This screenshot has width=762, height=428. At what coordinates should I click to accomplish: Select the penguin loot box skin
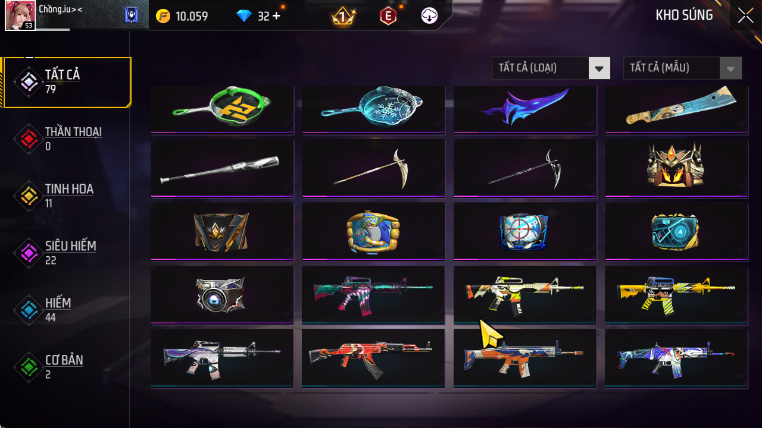[373, 230]
